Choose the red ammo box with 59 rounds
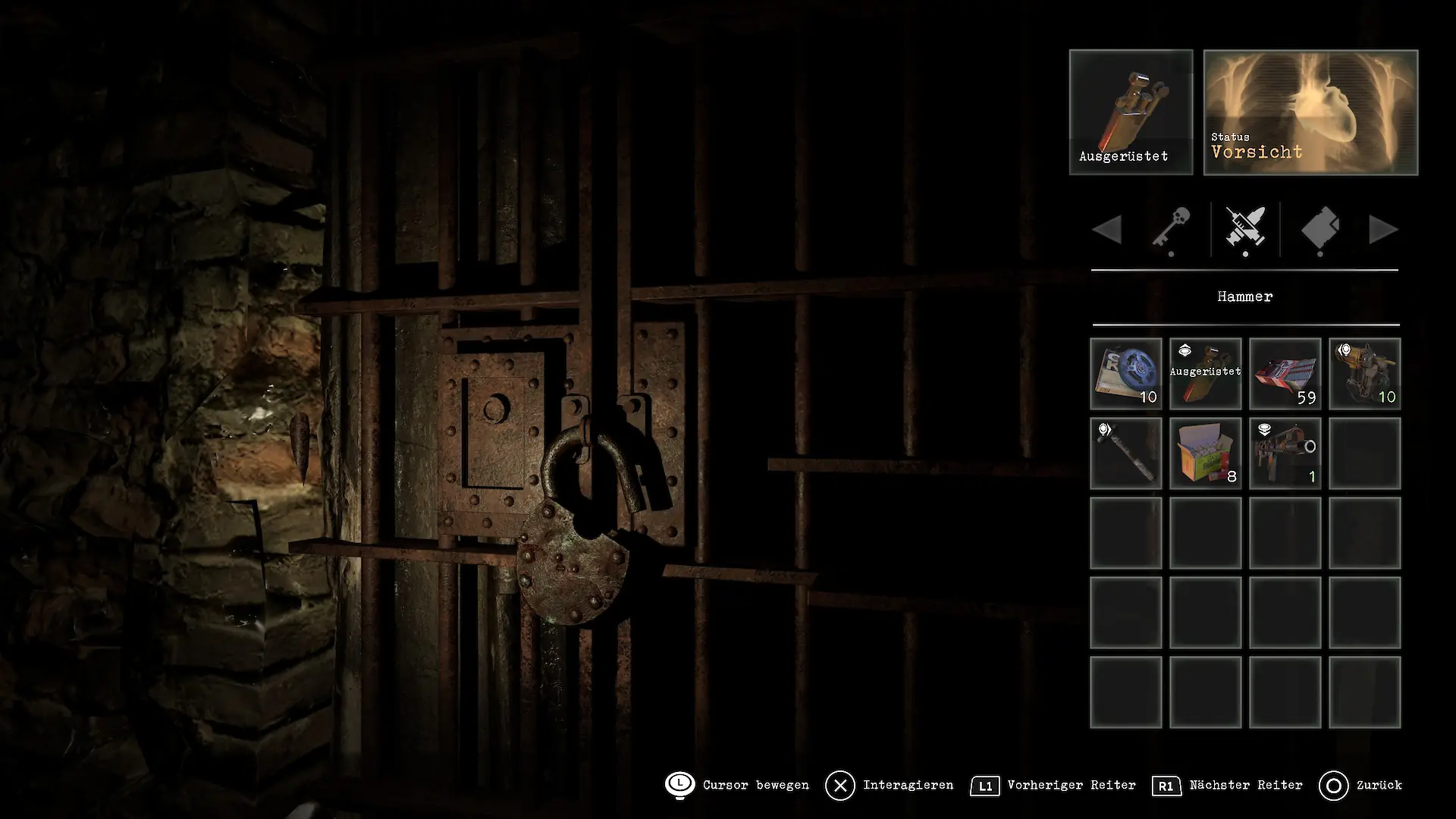This screenshot has height=819, width=1456. click(x=1285, y=374)
